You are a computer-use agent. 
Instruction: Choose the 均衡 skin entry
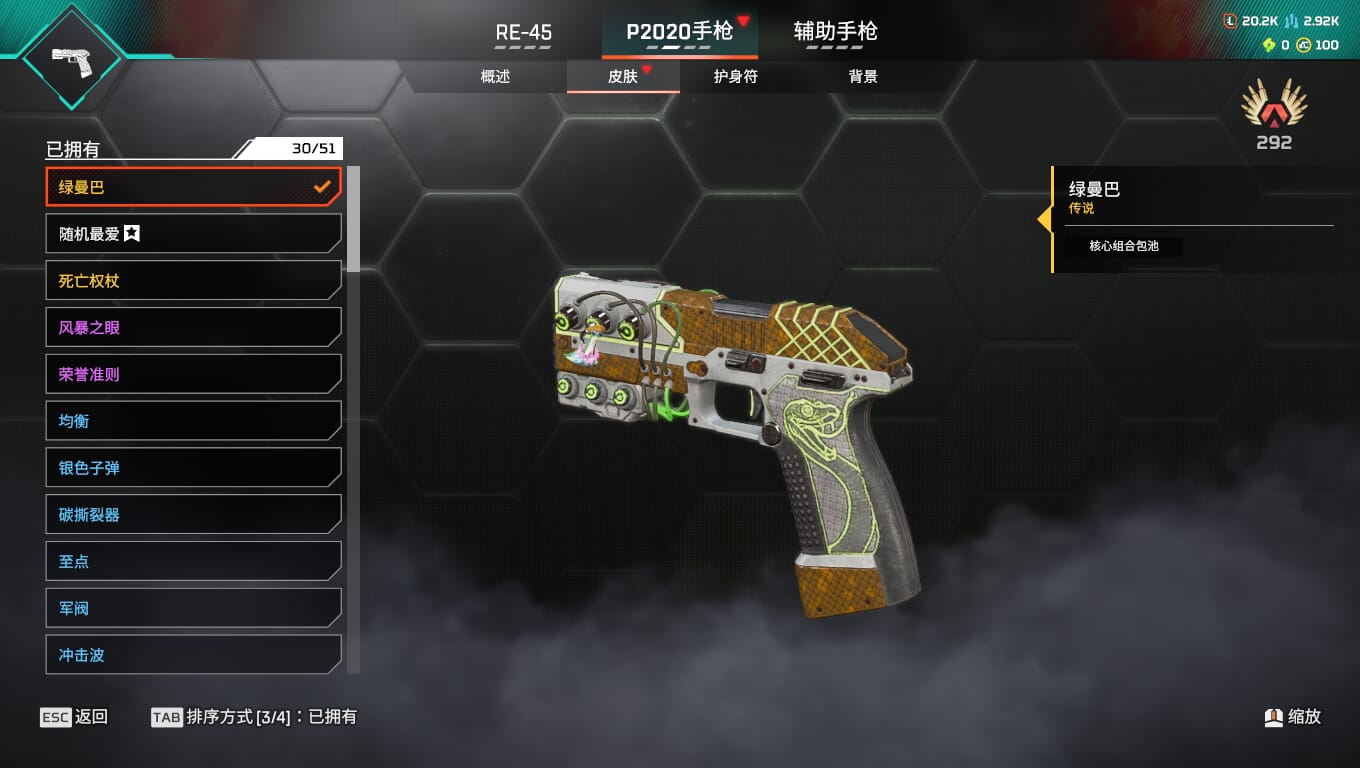pos(193,421)
